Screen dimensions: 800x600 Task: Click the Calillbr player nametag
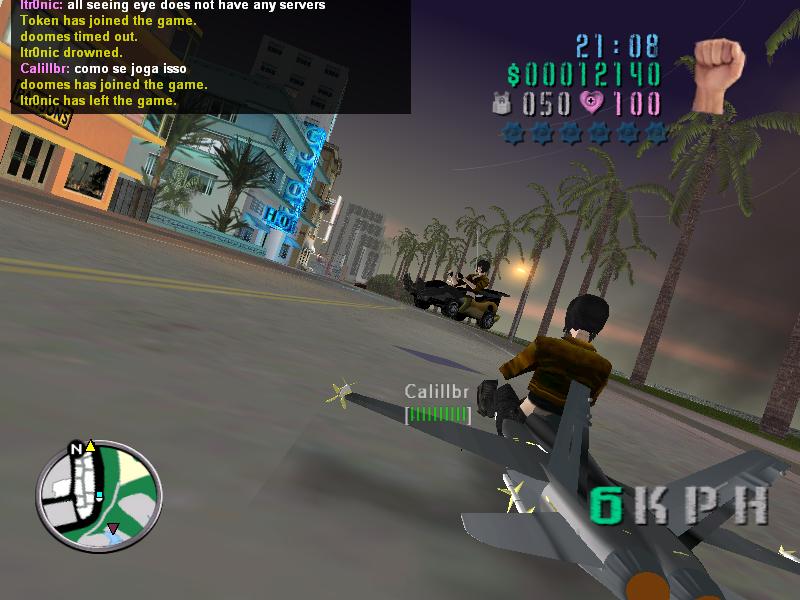[436, 391]
